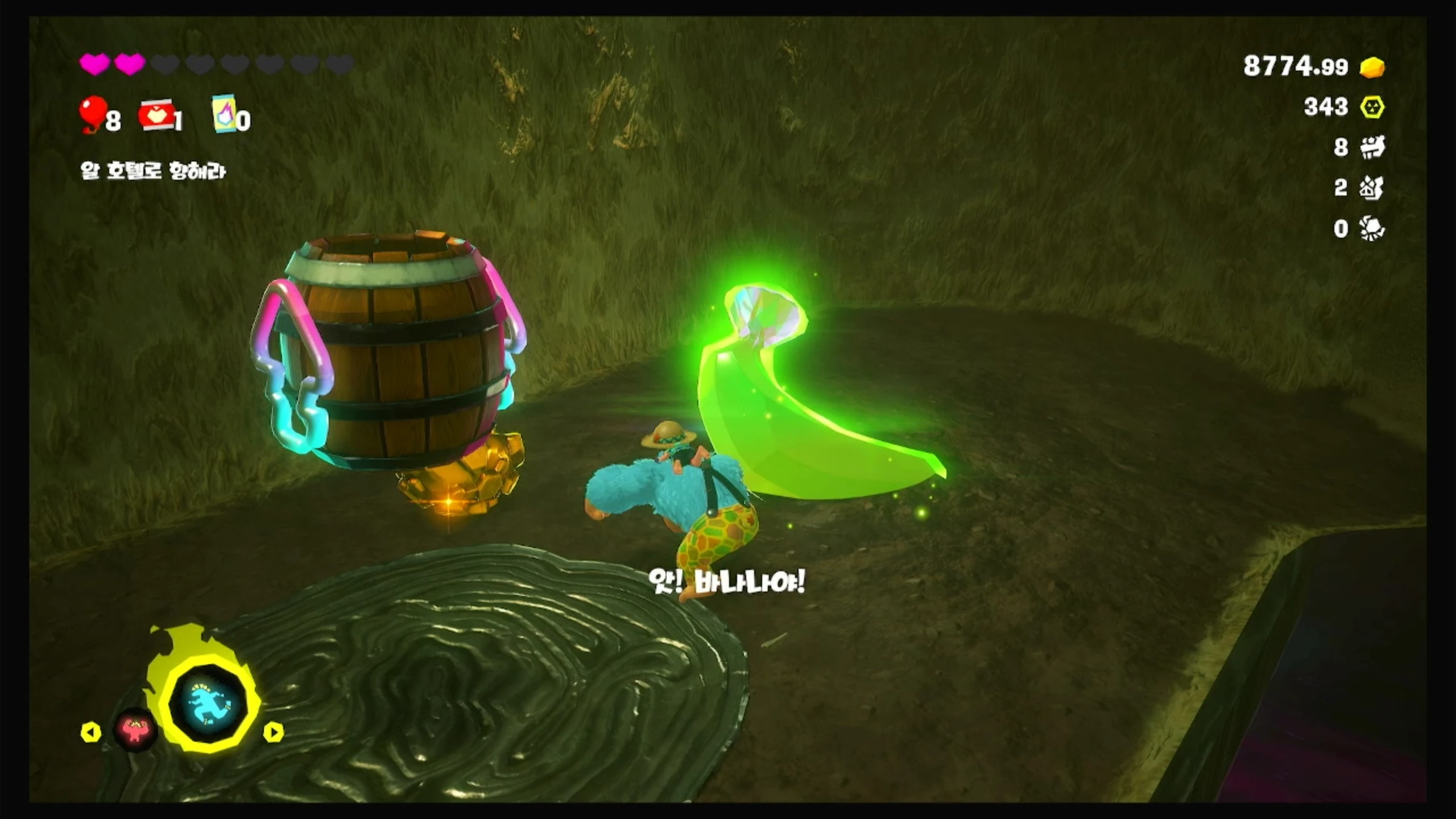This screenshot has height=819, width=1456.
Task: Open the objective tracker text '알 호텔로 향해라'
Action: pyautogui.click(x=153, y=171)
